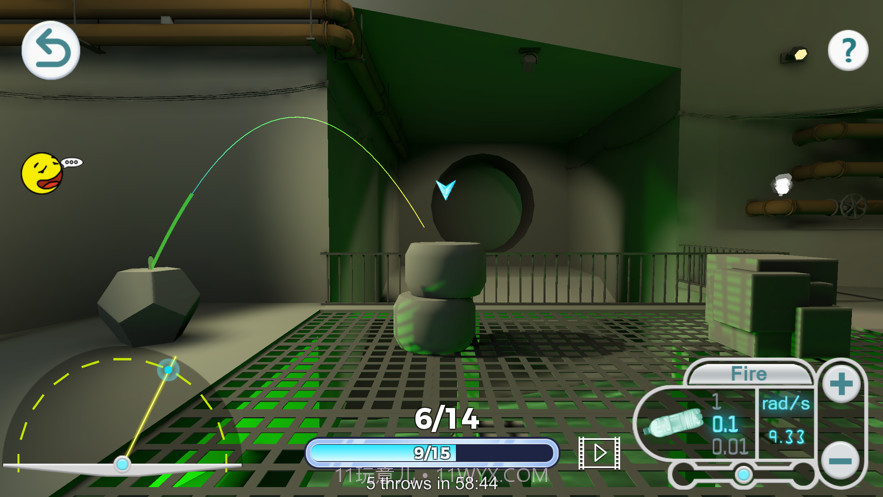Click the blue knob below the Fire panel
The height and width of the screenshot is (497, 883).
tap(743, 474)
